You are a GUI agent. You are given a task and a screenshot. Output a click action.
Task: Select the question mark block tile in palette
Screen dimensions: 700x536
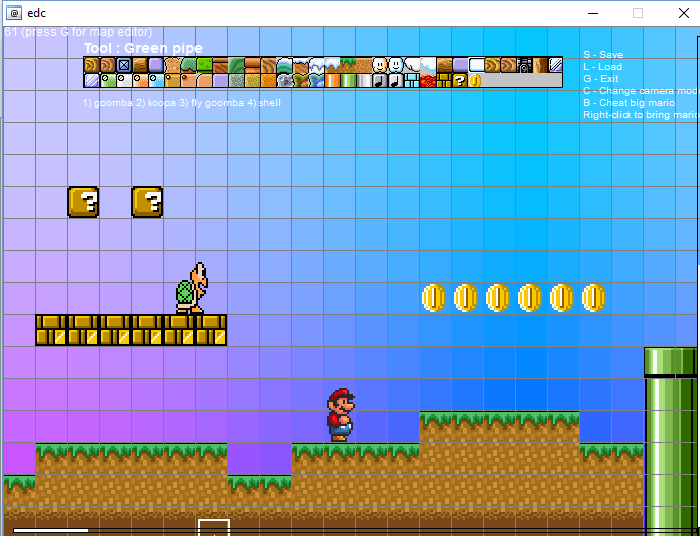pos(460,80)
